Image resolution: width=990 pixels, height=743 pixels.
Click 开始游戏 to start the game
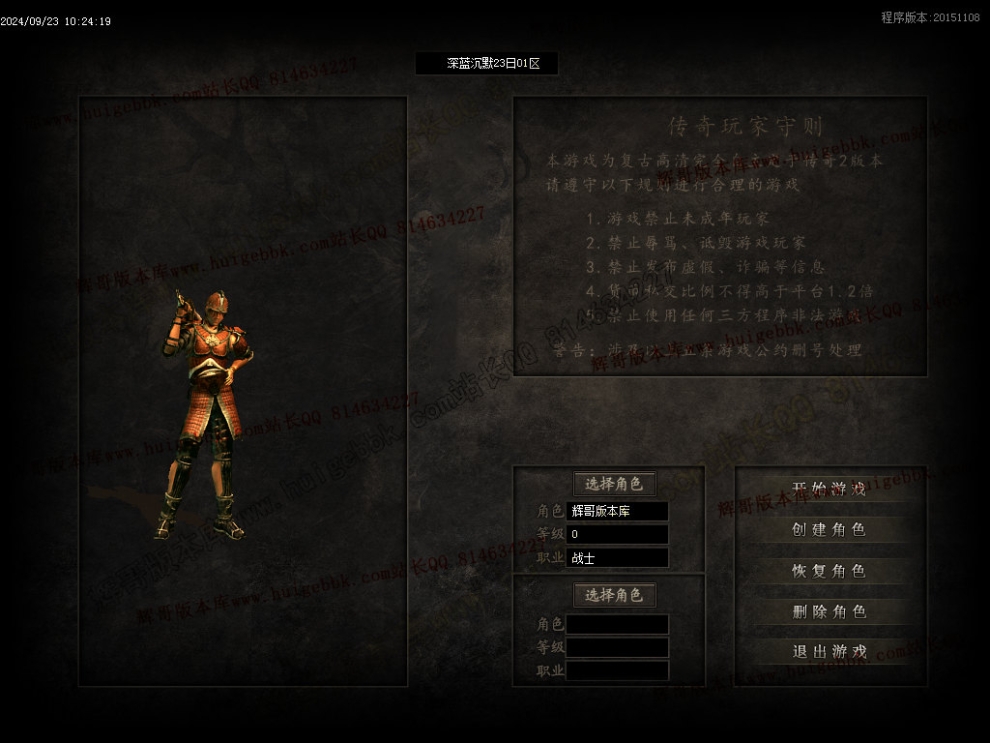click(x=828, y=489)
